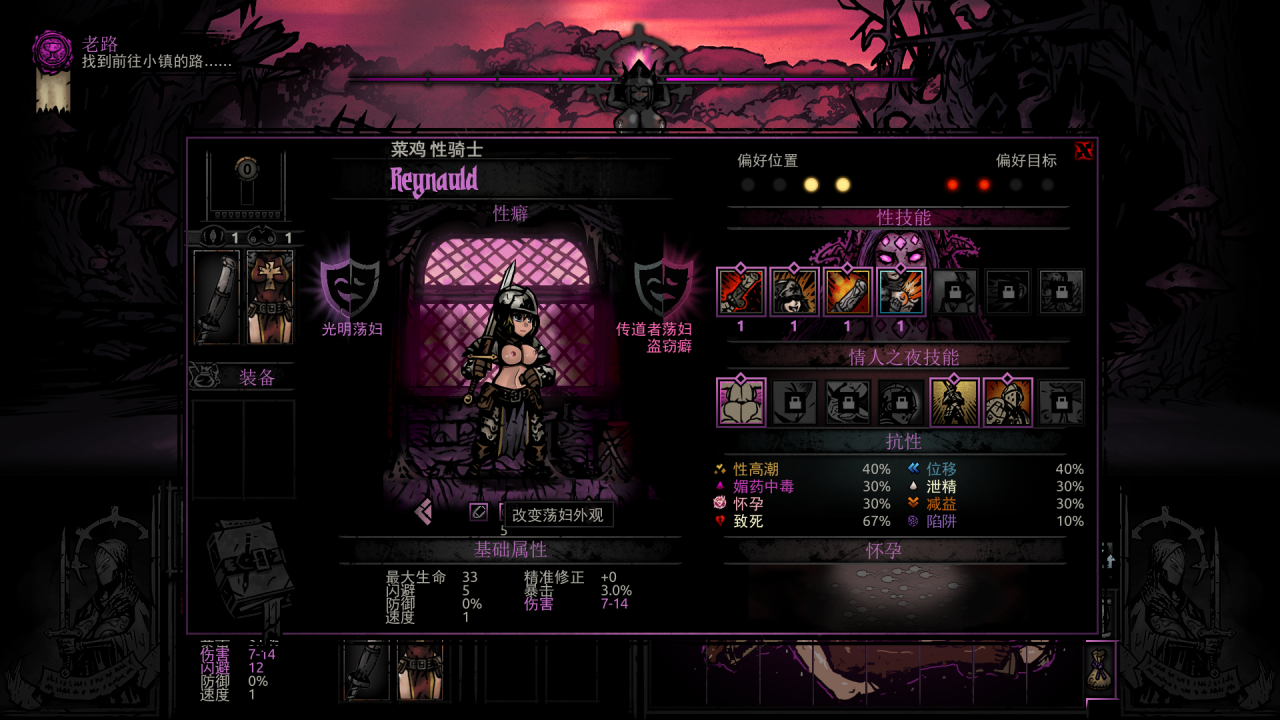Close the character sheet window
This screenshot has width=1280, height=720.
pos(1083,151)
